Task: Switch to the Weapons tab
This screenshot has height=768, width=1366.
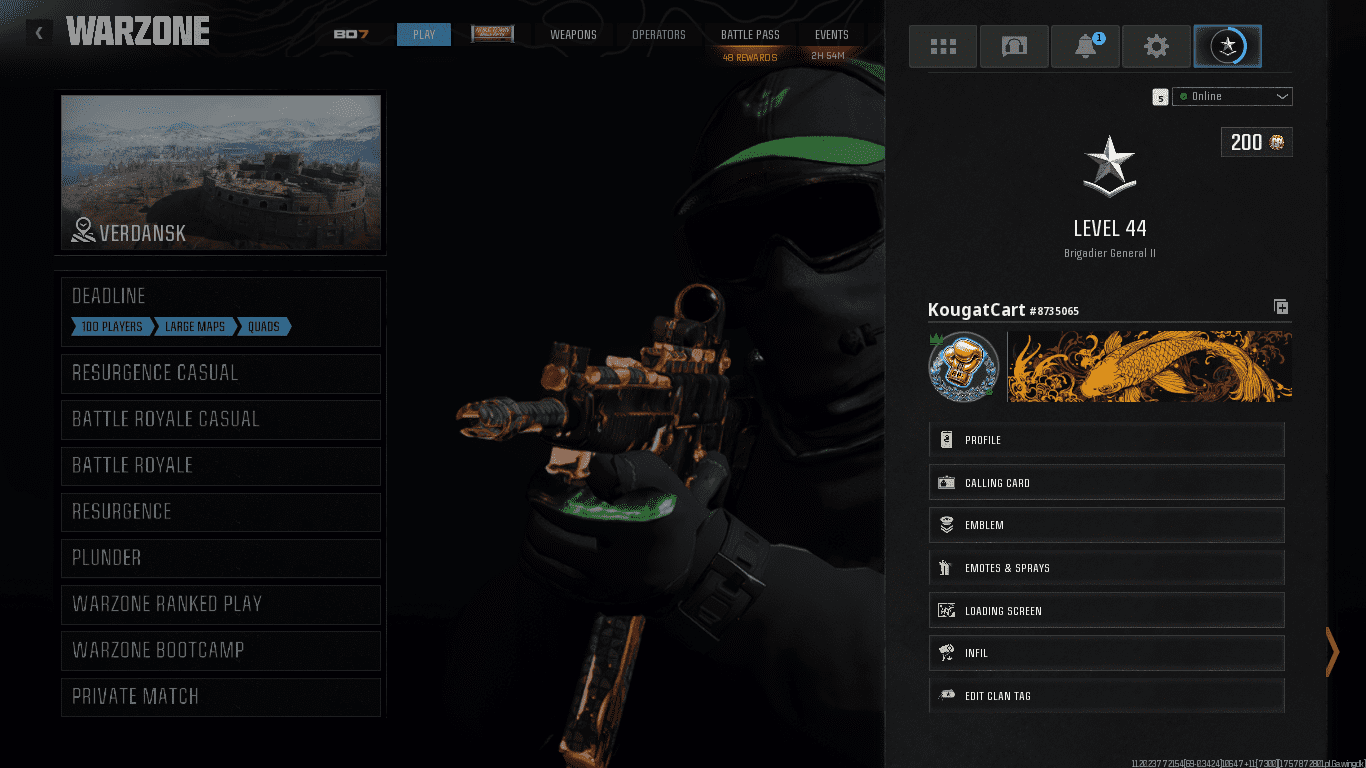Action: [573, 35]
